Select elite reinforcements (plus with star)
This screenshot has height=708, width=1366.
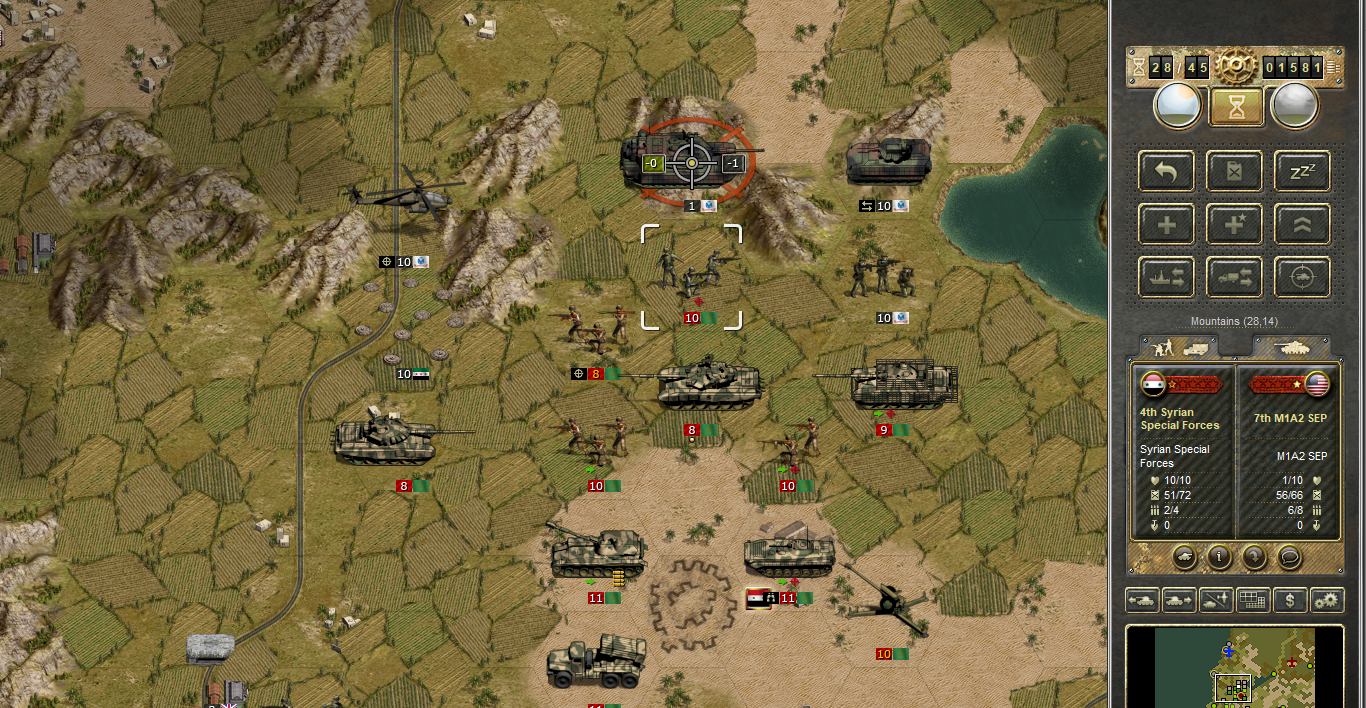pos(1234,225)
